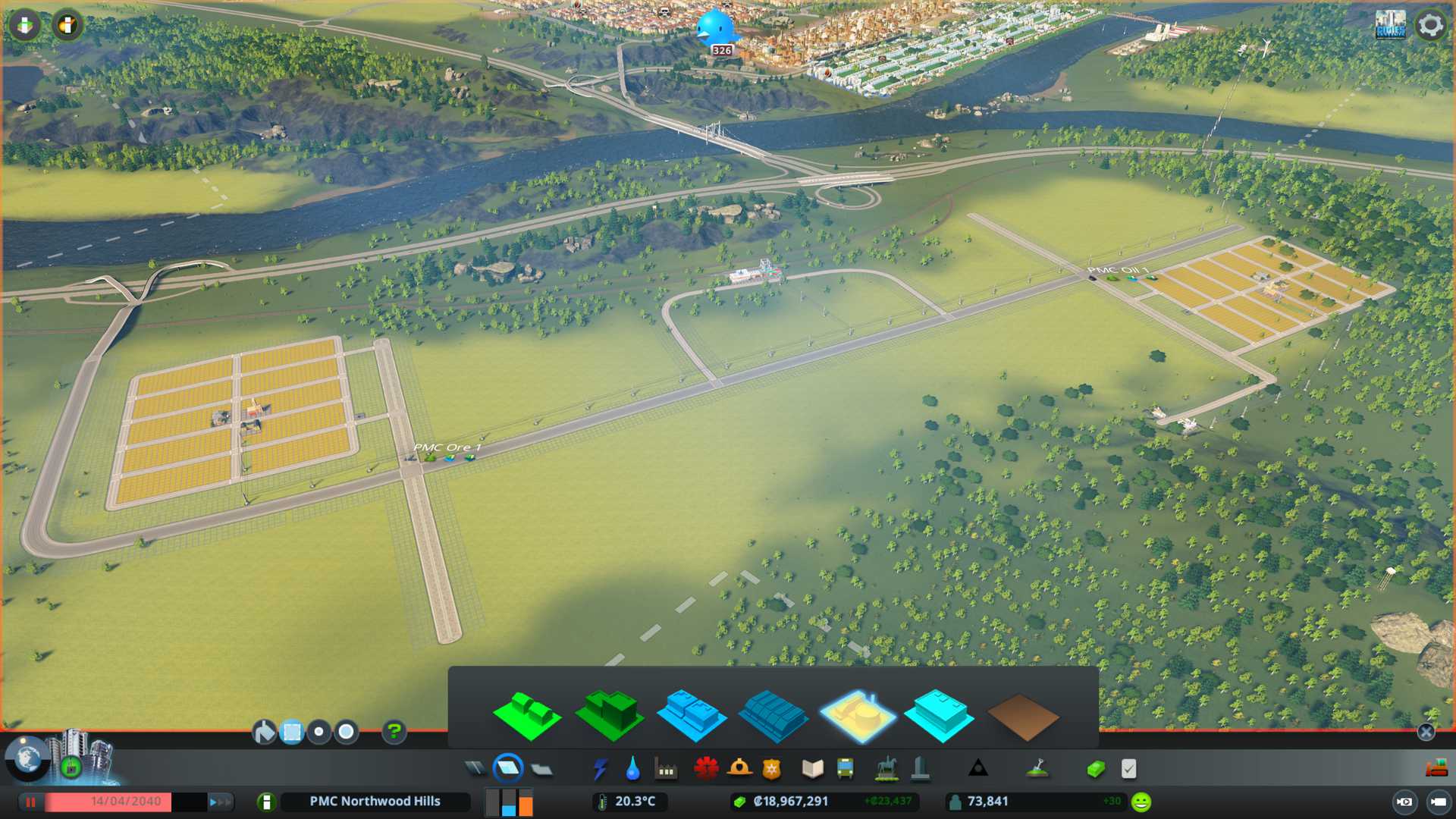Open the public transport bus menu
The width and height of the screenshot is (1456, 819).
845,769
